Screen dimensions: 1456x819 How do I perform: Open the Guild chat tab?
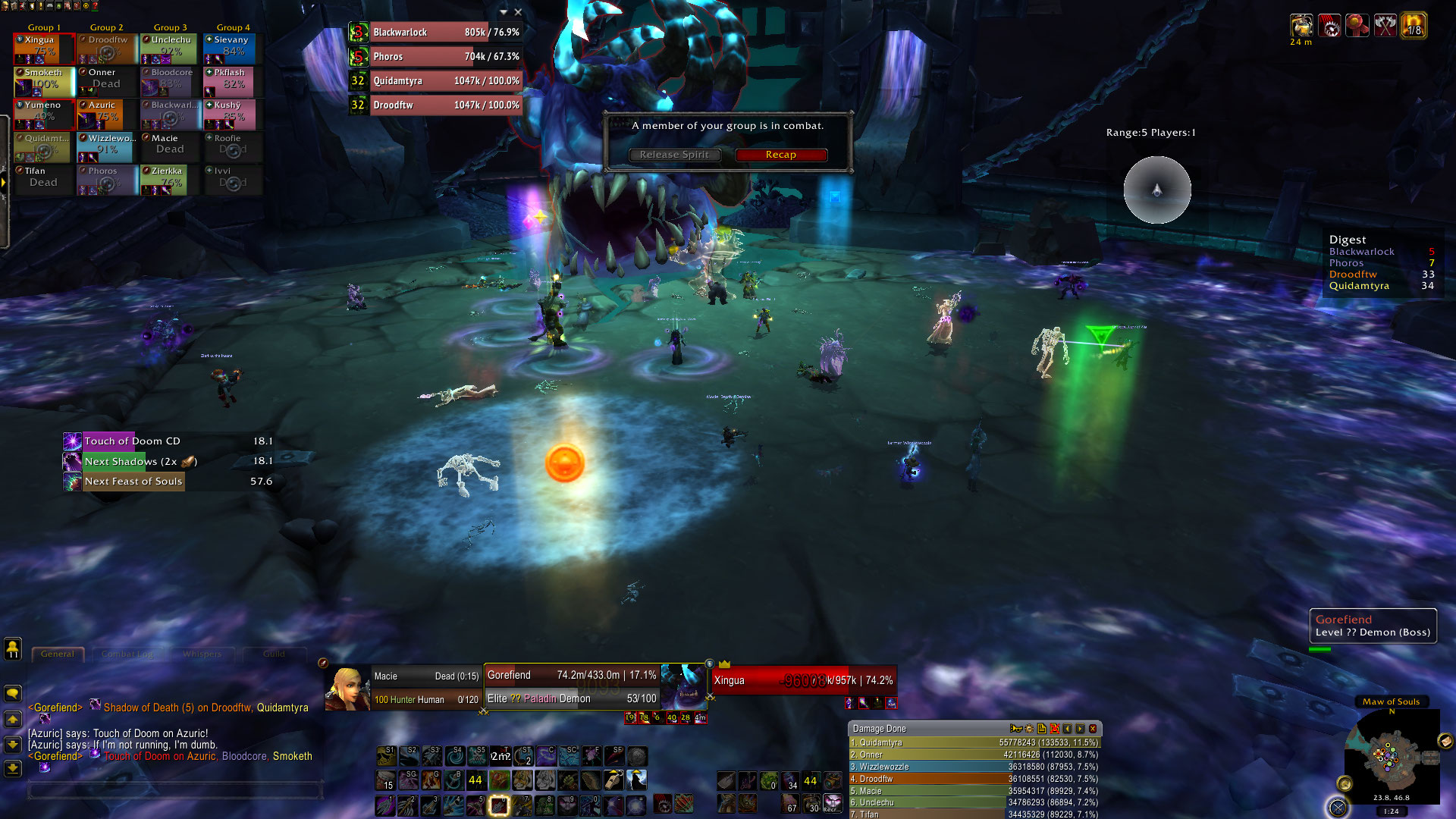pyautogui.click(x=274, y=654)
